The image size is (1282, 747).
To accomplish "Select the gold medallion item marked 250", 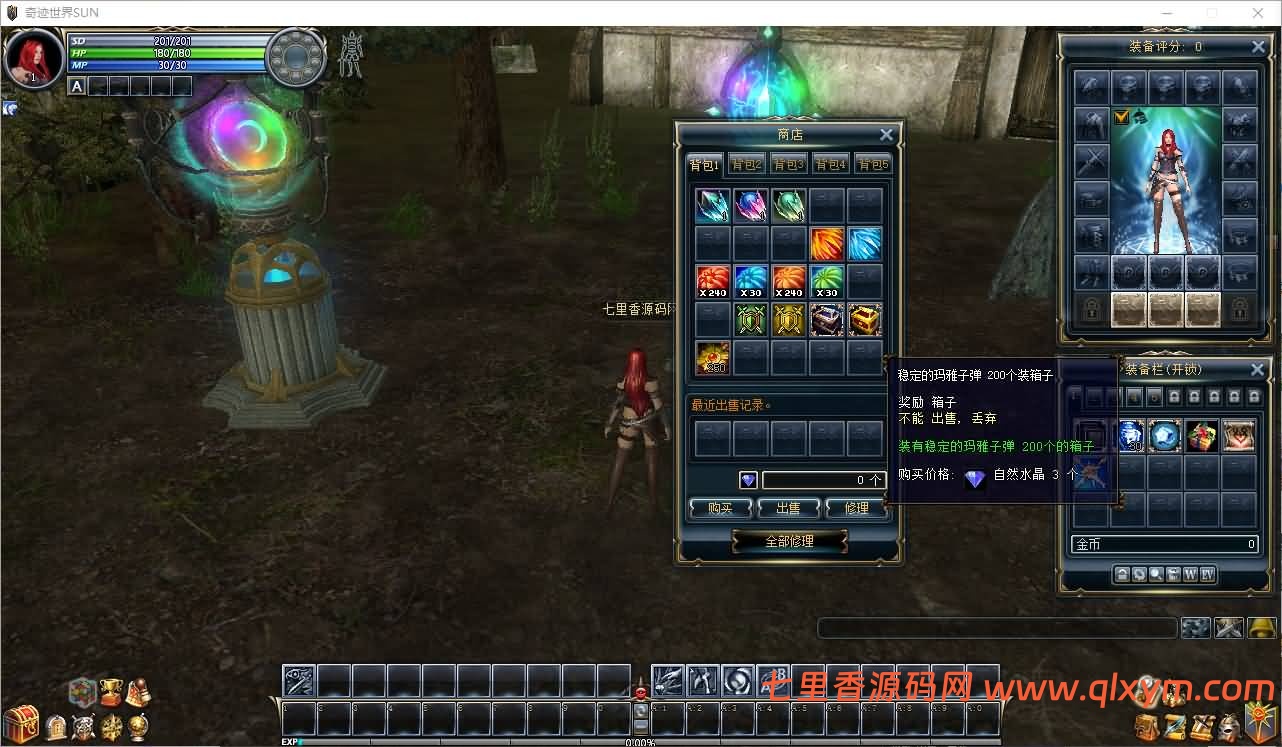I will (712, 358).
